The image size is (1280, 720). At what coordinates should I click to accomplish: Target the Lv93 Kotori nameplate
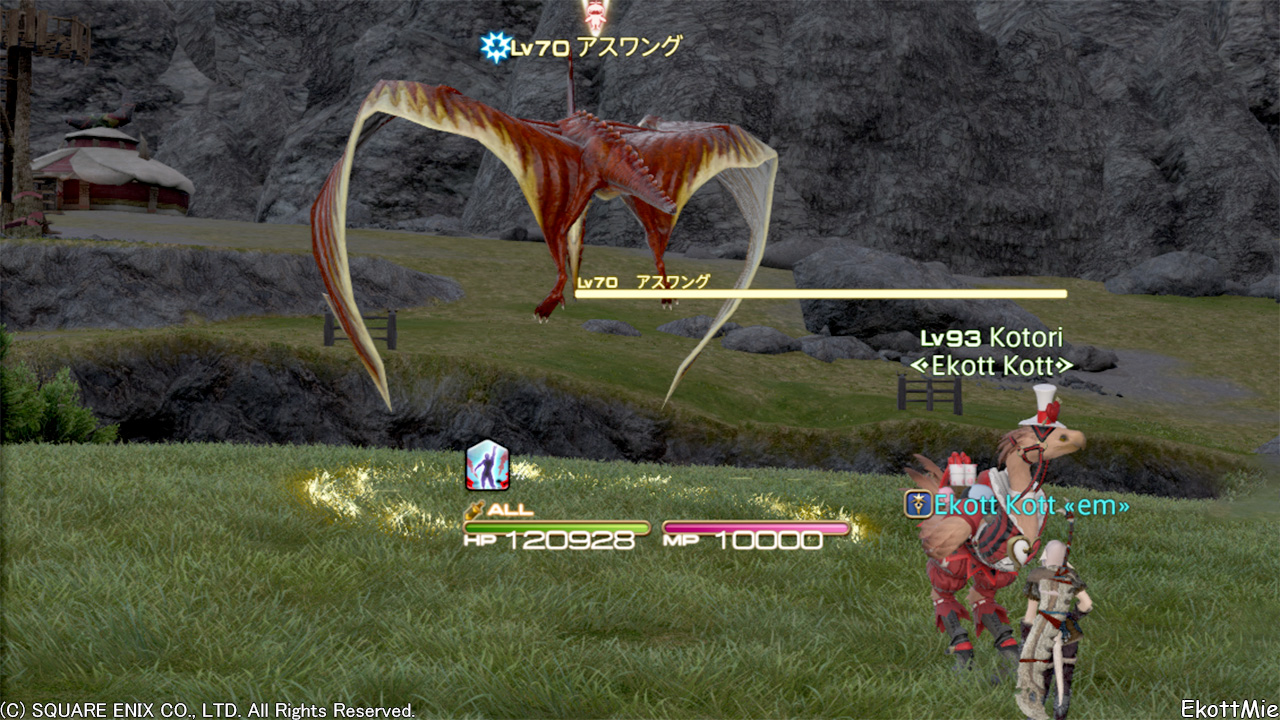click(990, 338)
